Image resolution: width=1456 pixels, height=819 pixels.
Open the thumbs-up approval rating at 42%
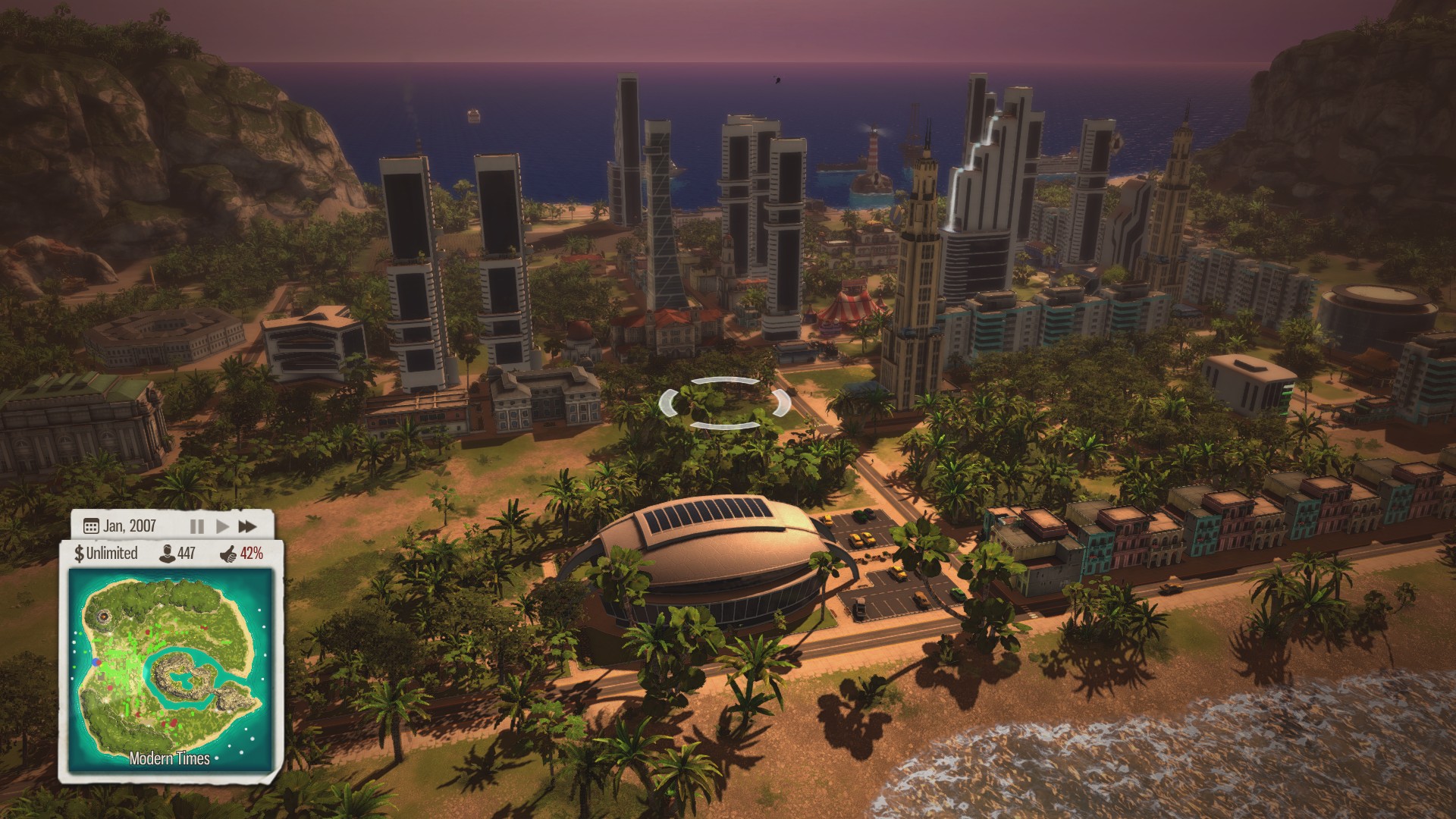coord(242,554)
